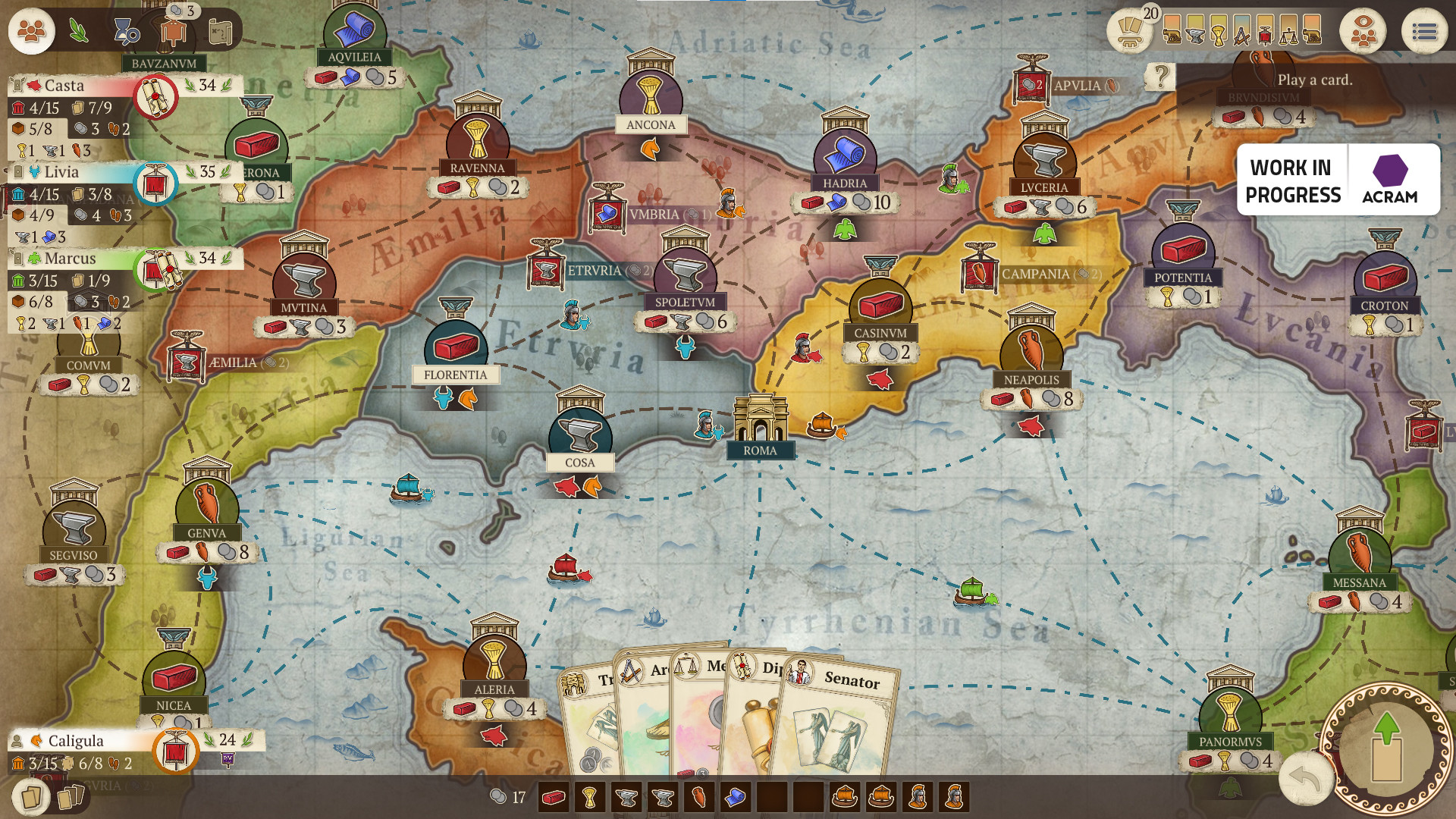1456x819 pixels.
Task: Select the blue cloth slot in storehouse
Action: click(x=735, y=797)
